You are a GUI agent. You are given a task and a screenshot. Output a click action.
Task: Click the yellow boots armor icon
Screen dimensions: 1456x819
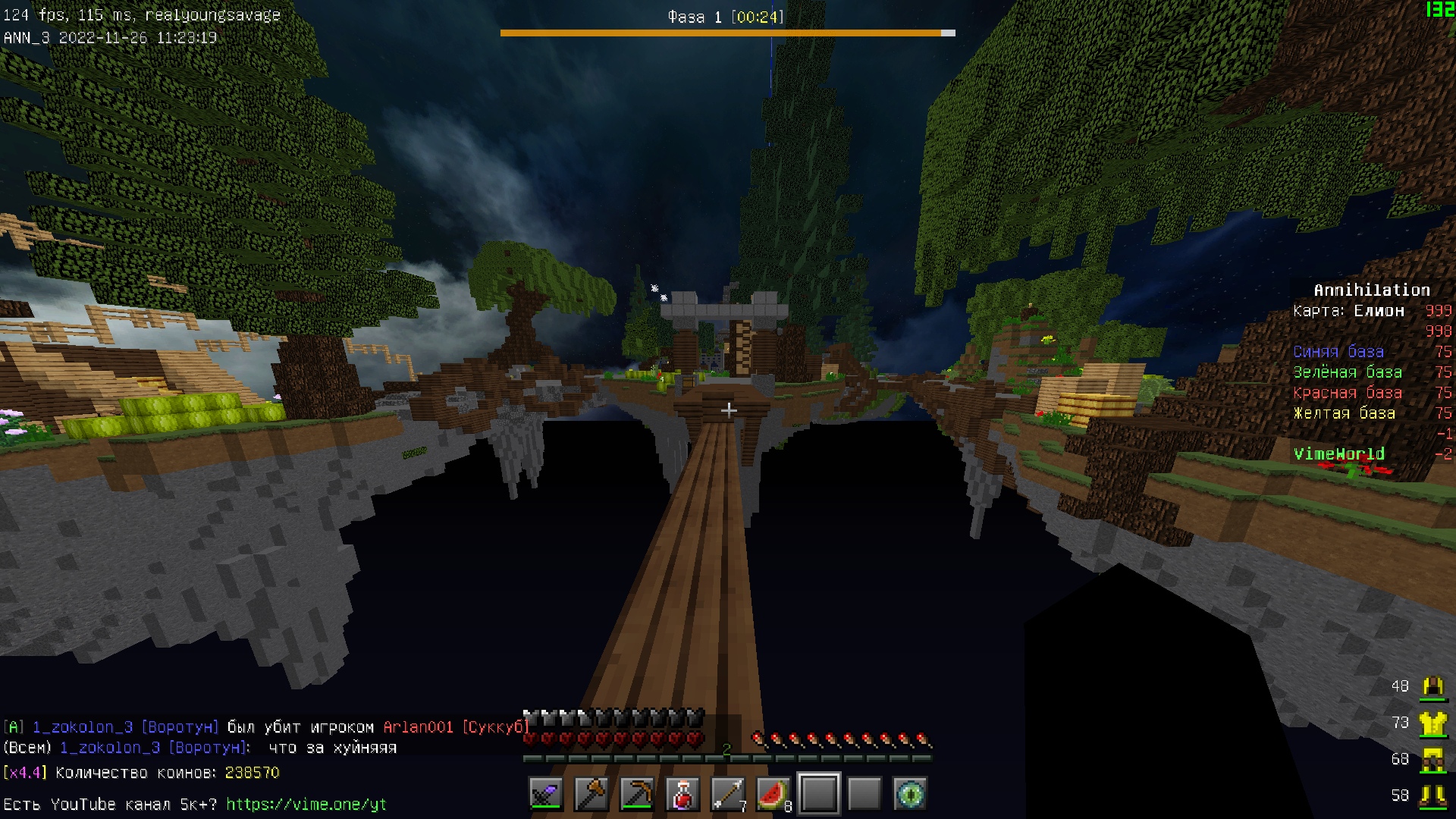[x=1432, y=795]
